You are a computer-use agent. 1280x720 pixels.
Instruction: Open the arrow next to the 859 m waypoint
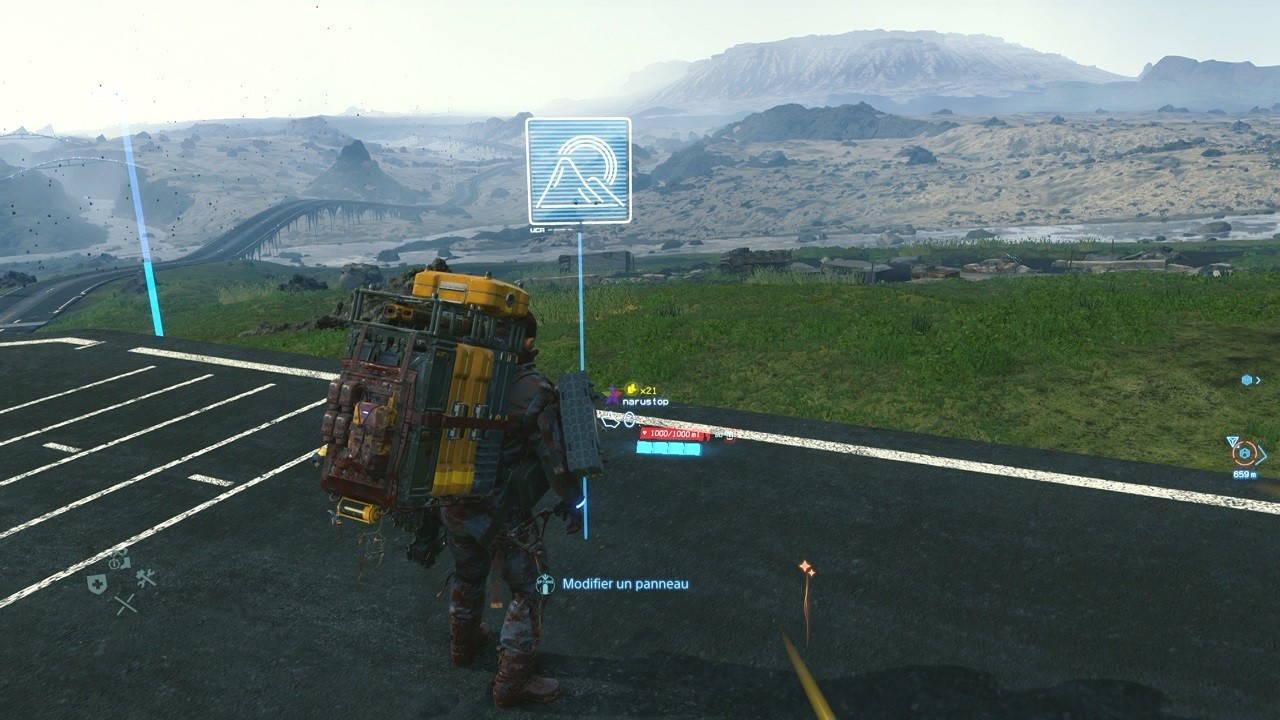click(x=1262, y=454)
